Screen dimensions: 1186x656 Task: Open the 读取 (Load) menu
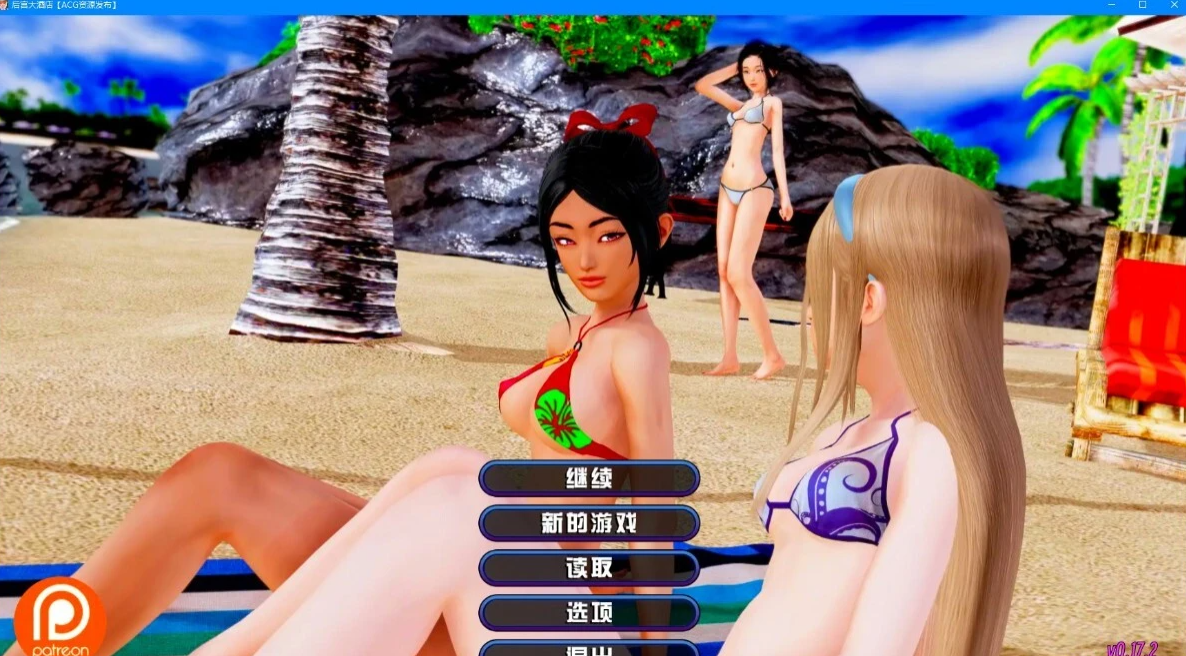pyautogui.click(x=589, y=568)
